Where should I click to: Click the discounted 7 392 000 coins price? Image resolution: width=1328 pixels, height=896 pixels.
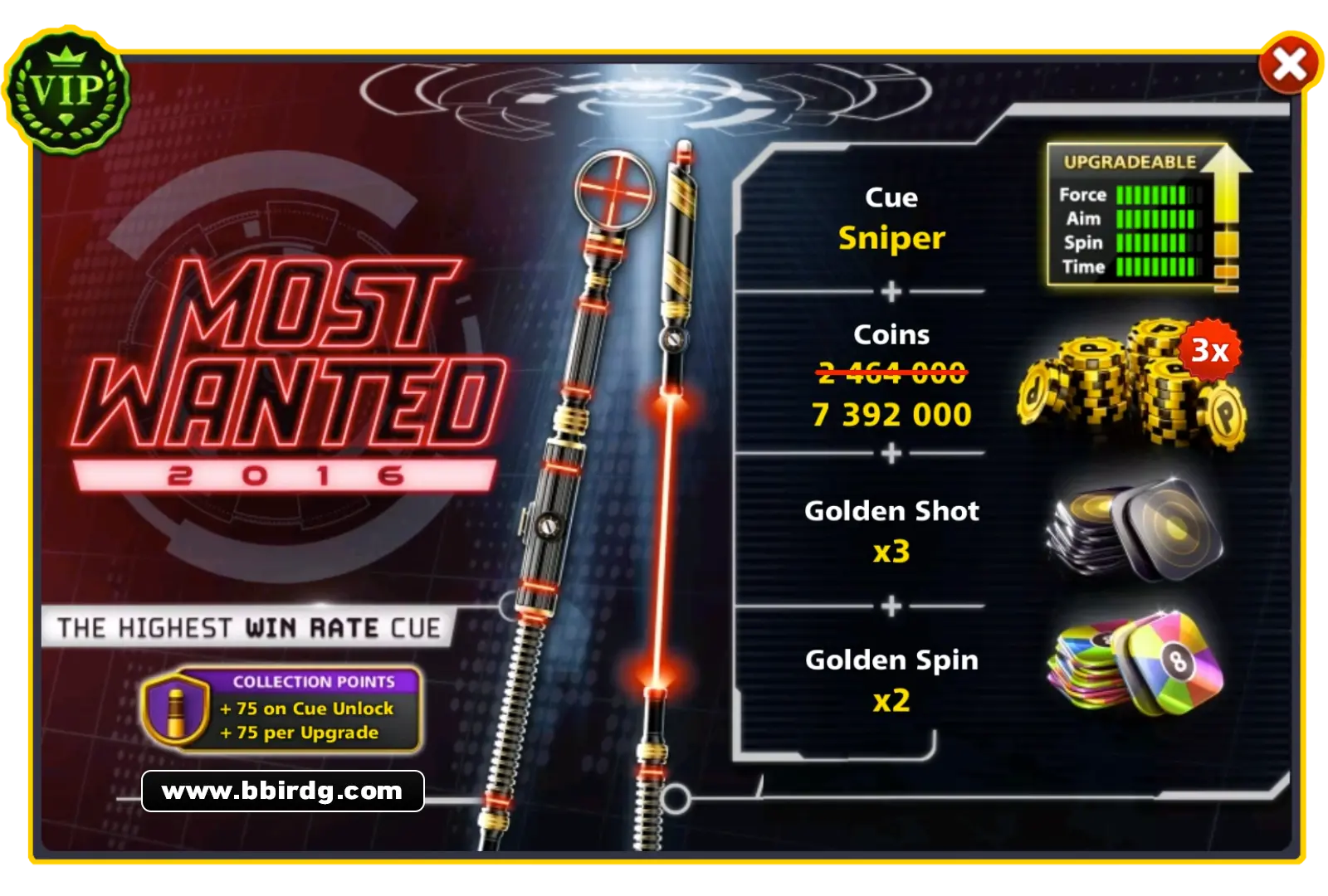(891, 415)
